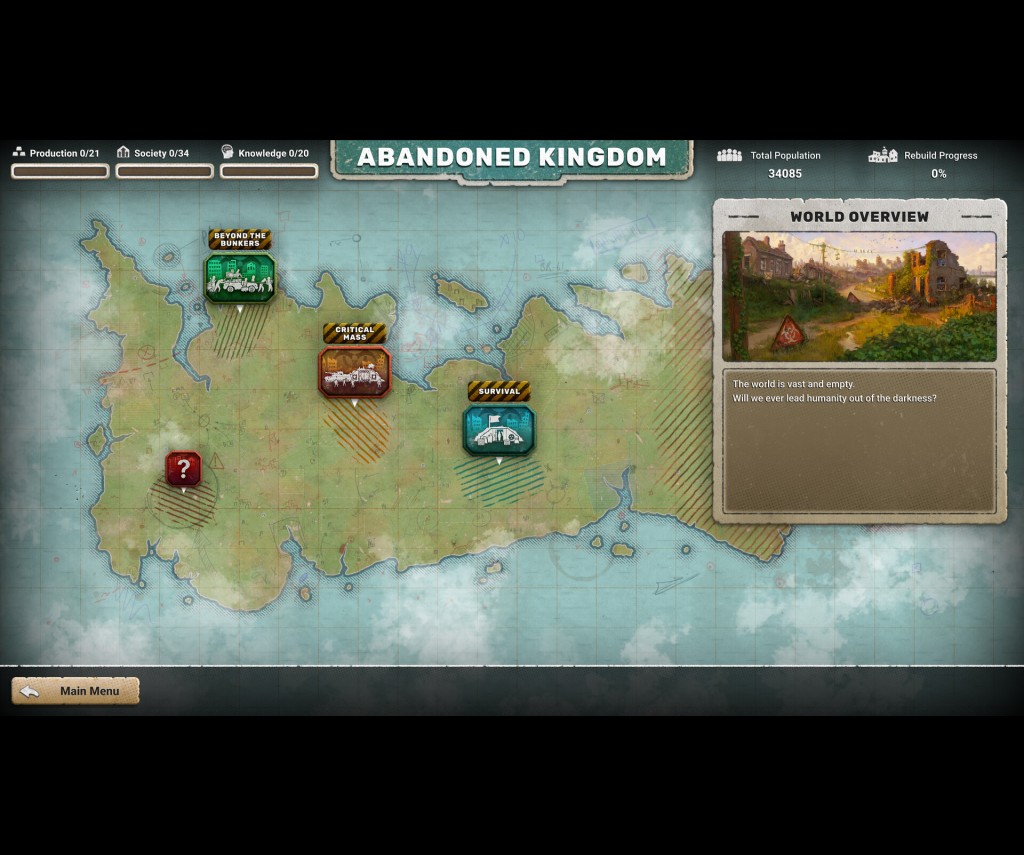1024x855 pixels.
Task: Open the Survival scenario on the map
Action: point(499,429)
